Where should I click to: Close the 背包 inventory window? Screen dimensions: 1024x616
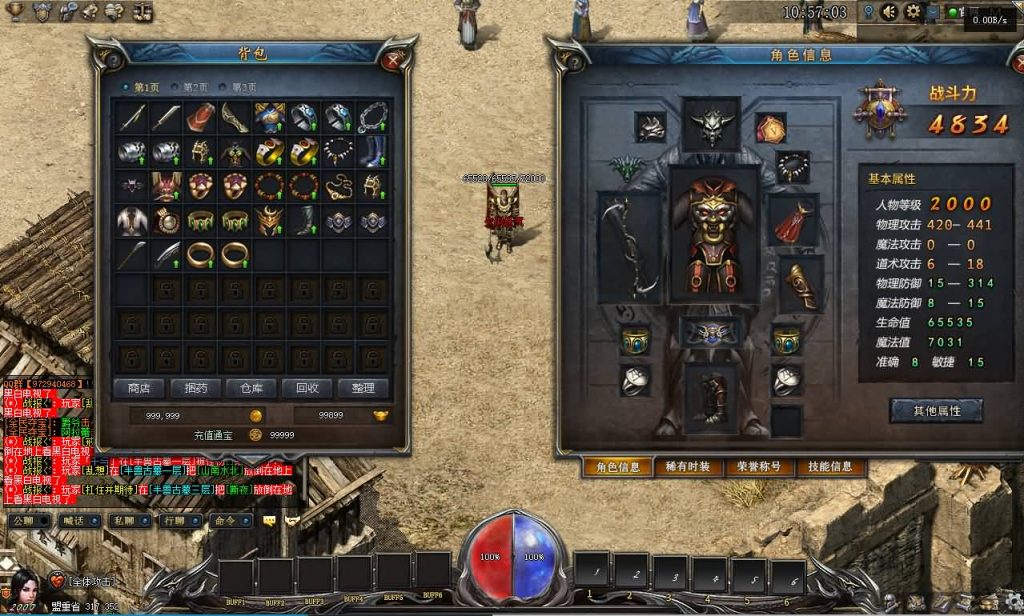pyautogui.click(x=396, y=58)
